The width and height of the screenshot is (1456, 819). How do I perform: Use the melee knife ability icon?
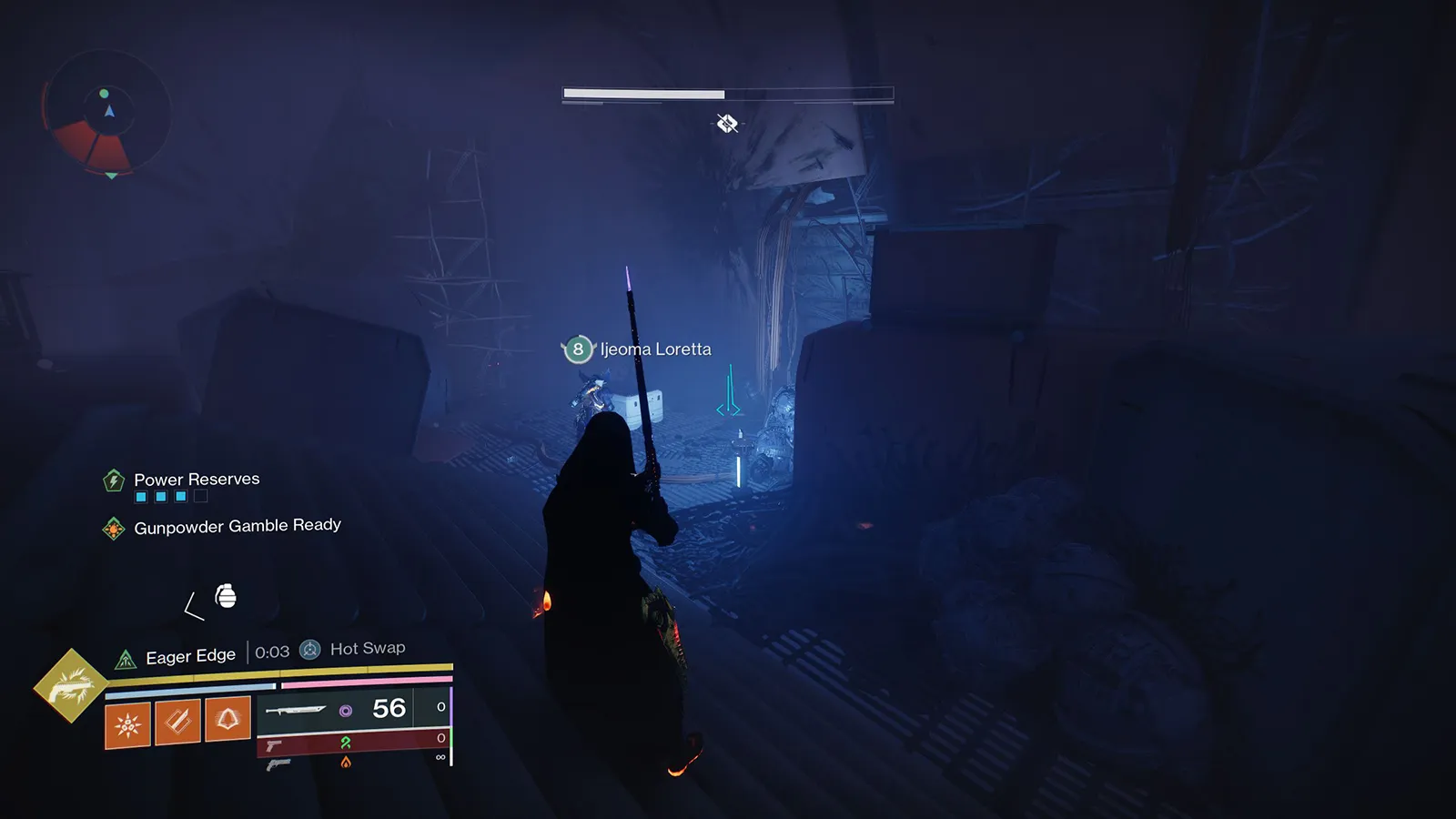177,722
